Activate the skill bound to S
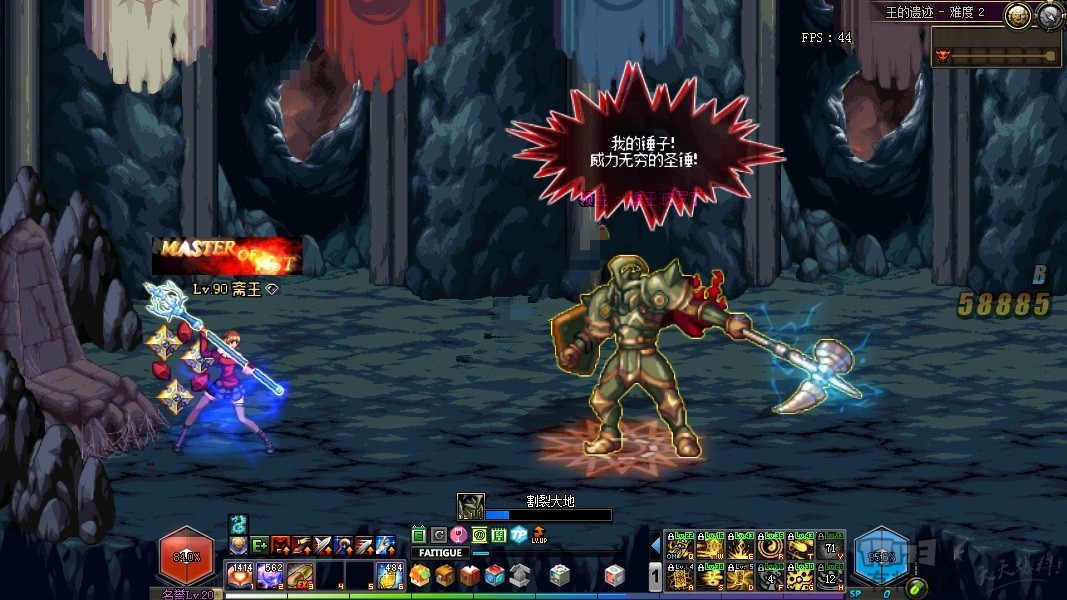Image resolution: width=1067 pixels, height=600 pixels. 710,576
